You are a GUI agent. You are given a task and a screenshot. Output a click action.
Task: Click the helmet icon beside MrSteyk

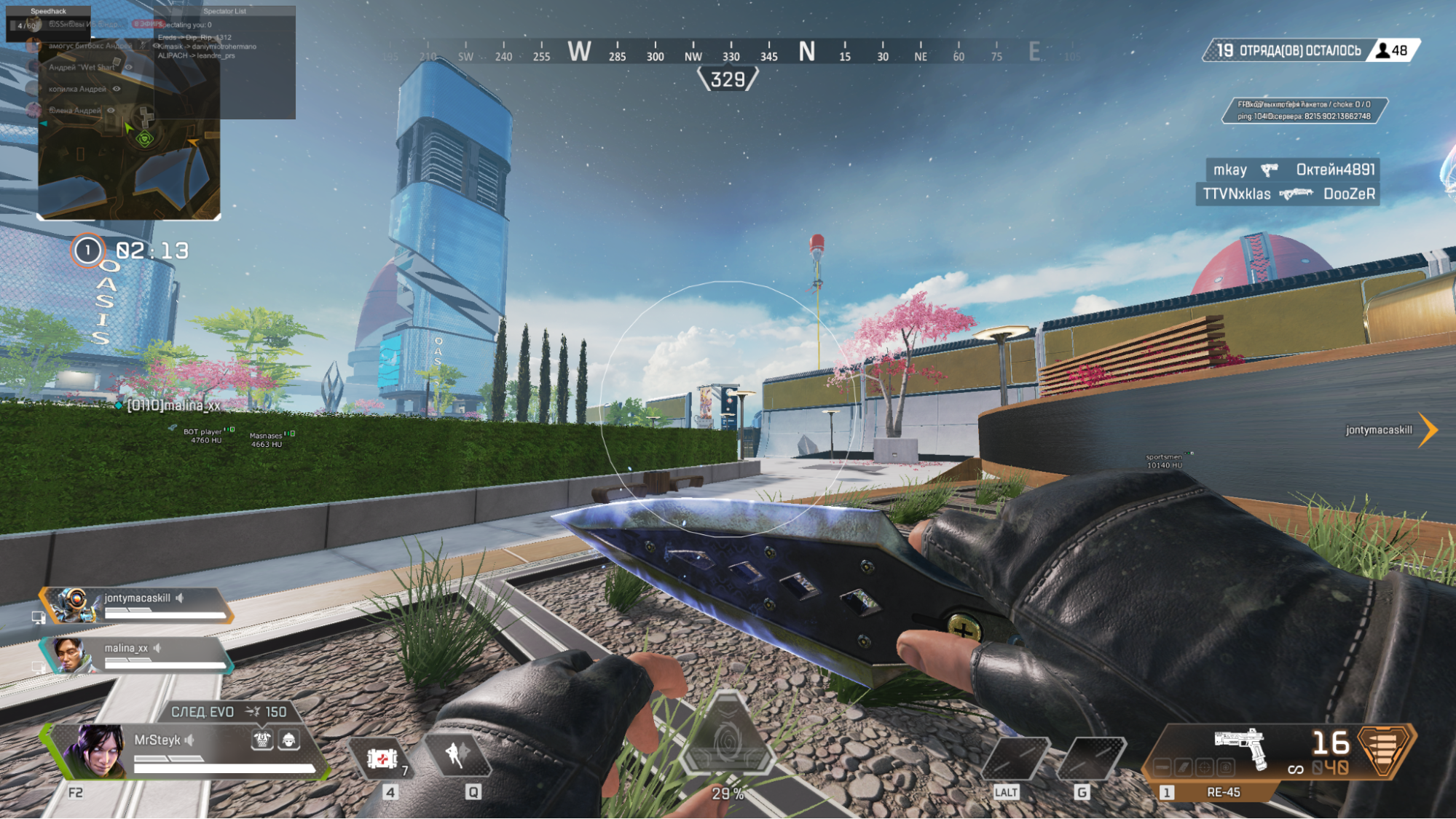[289, 740]
